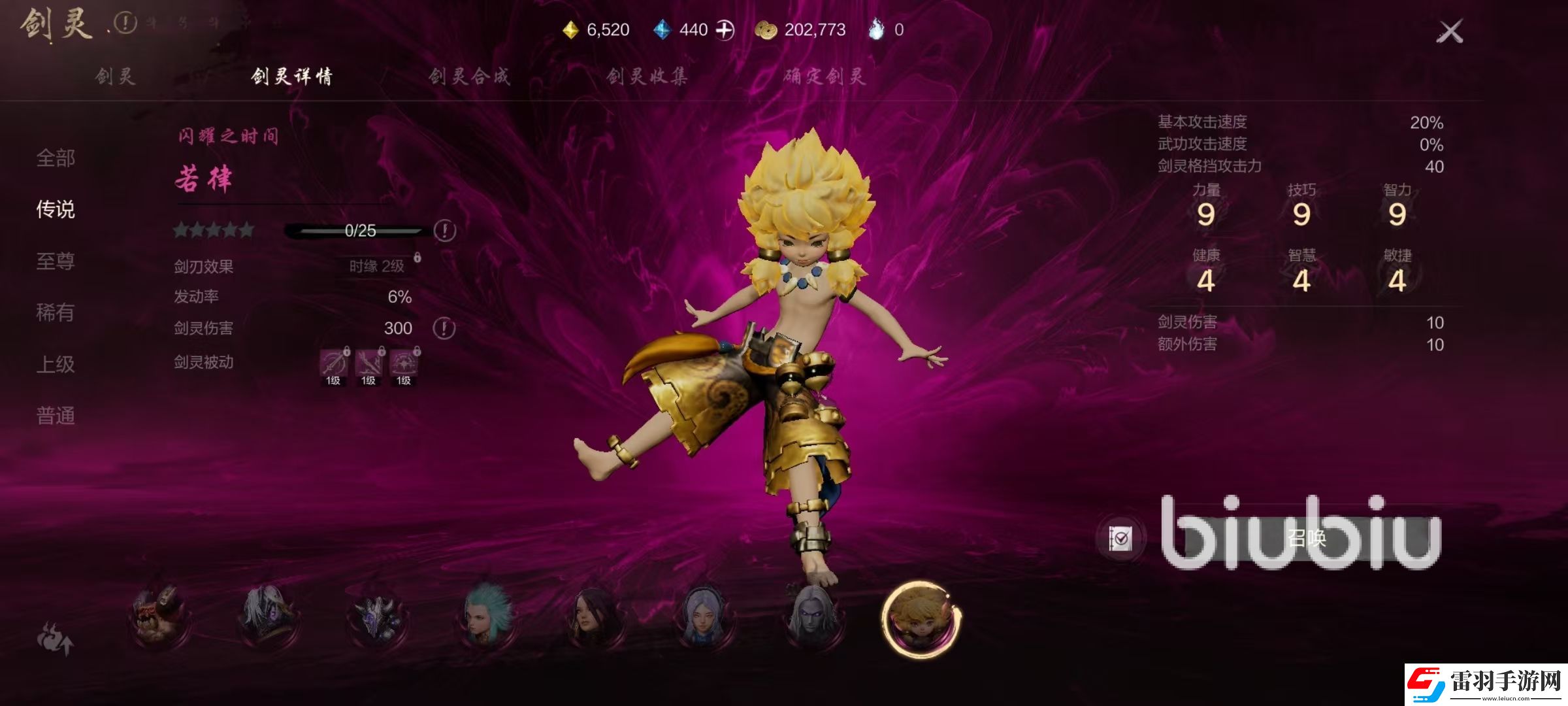Add more blue diamonds with the plus button
The height and width of the screenshot is (706, 1568).
pyautogui.click(x=725, y=30)
